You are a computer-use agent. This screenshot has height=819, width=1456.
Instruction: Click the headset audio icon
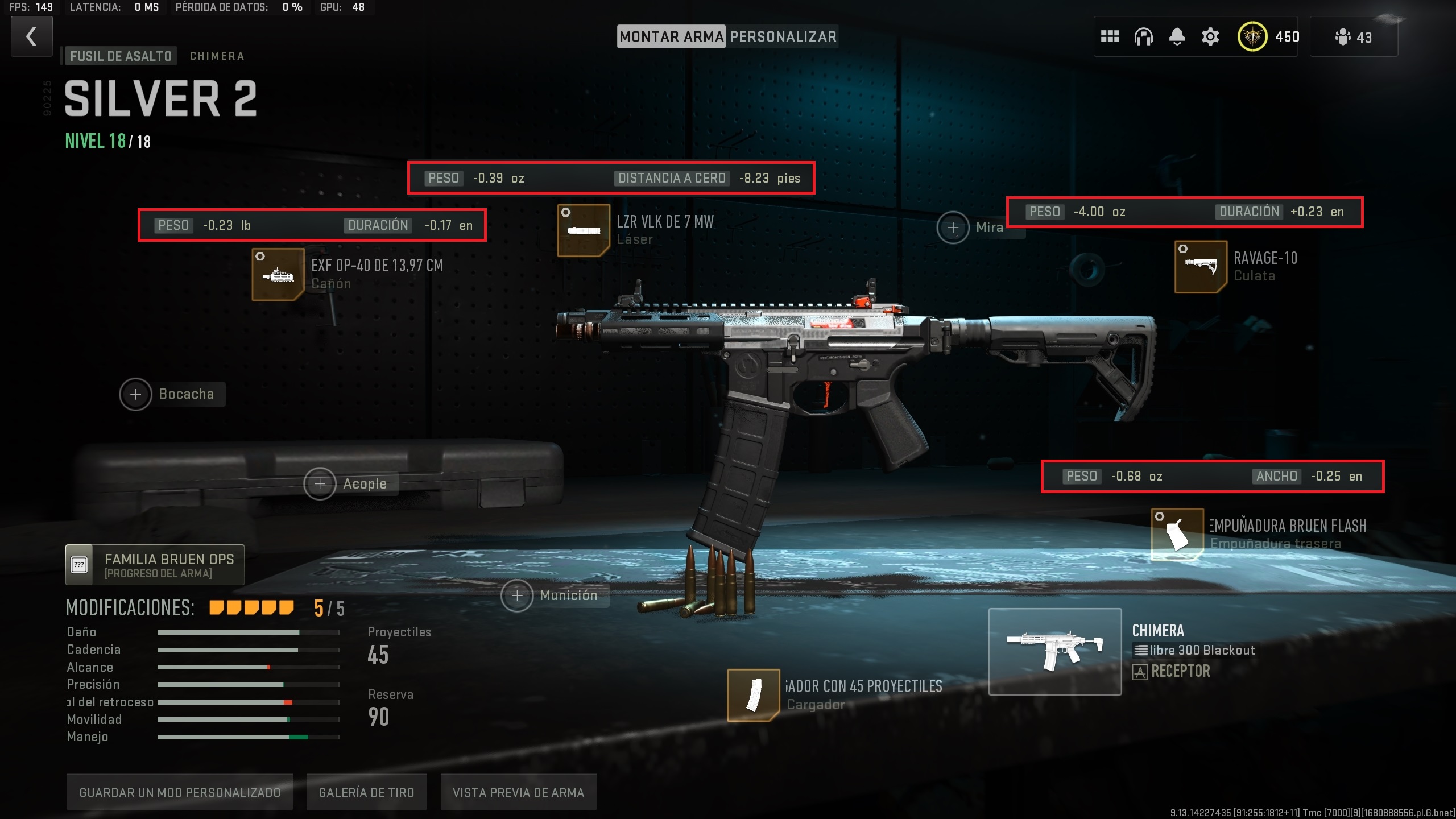click(x=1143, y=37)
